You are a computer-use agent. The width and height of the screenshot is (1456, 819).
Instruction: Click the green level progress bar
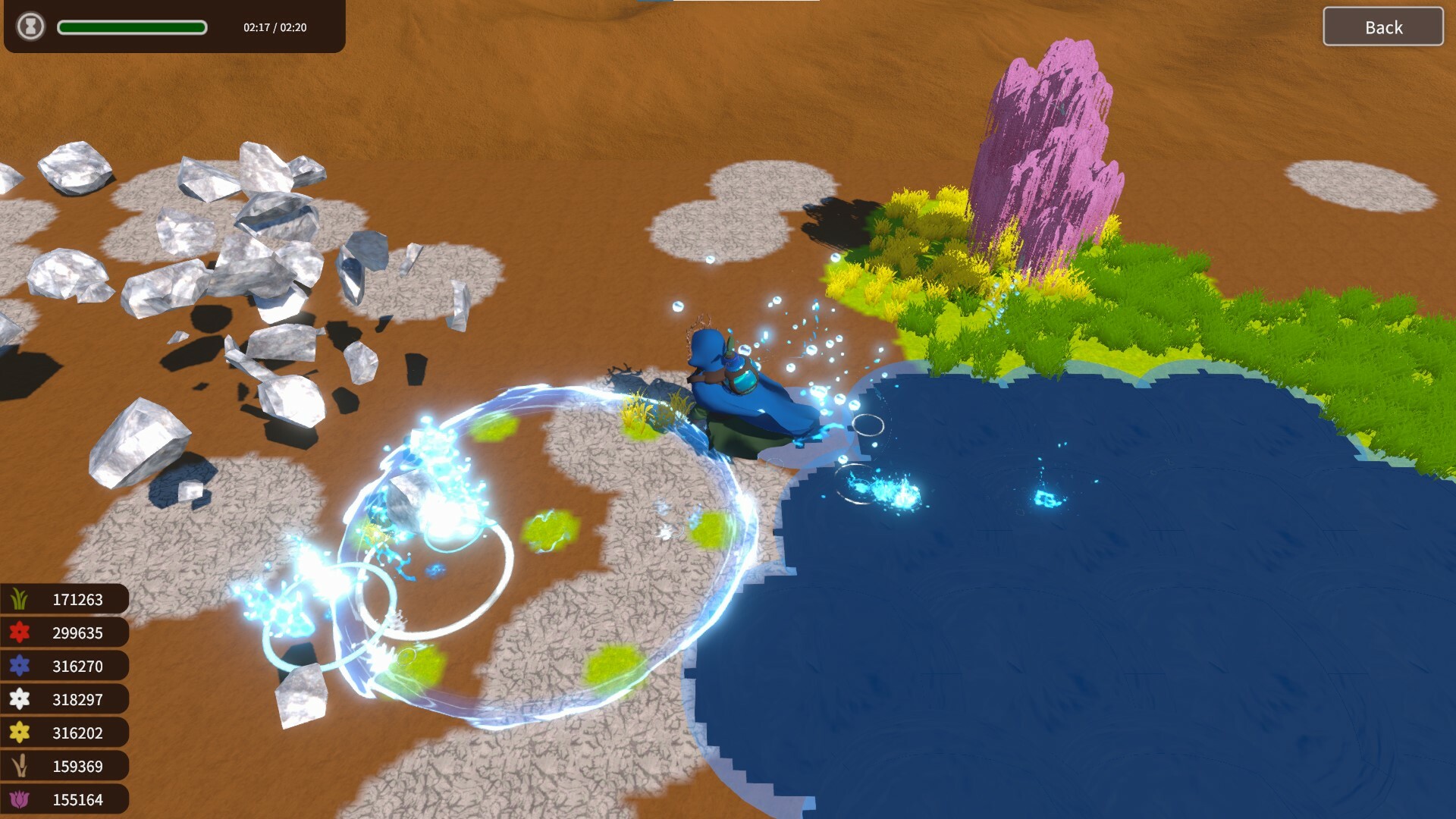(132, 27)
